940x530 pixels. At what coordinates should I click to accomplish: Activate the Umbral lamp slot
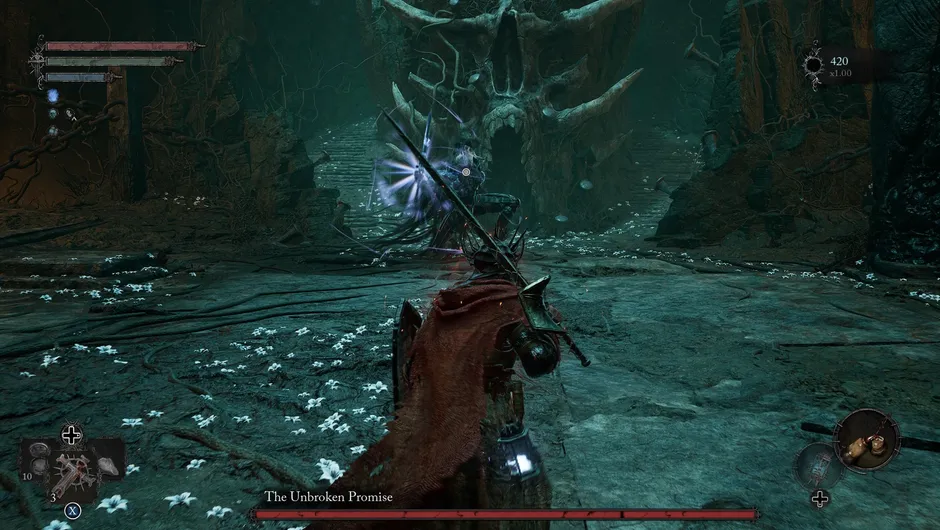coord(820,465)
